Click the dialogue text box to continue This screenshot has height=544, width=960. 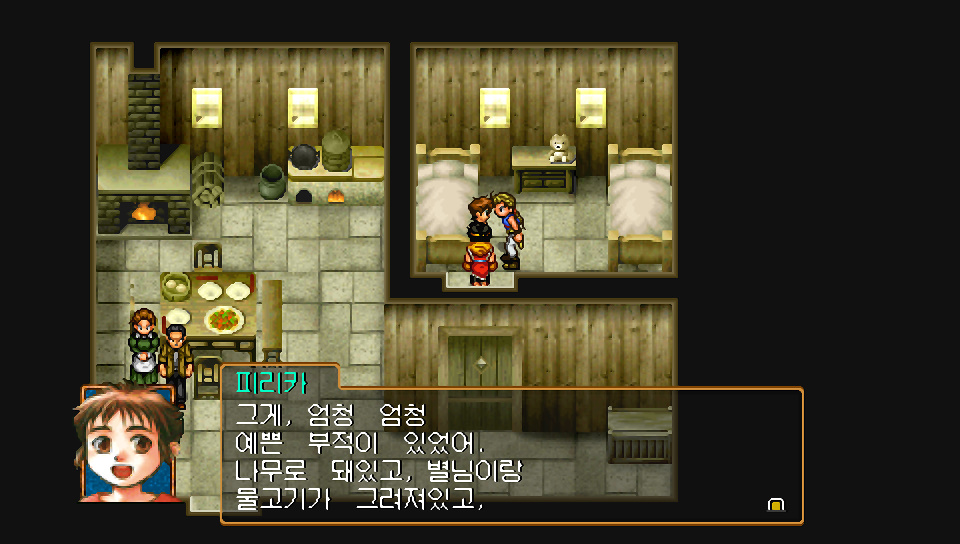[x=510, y=455]
